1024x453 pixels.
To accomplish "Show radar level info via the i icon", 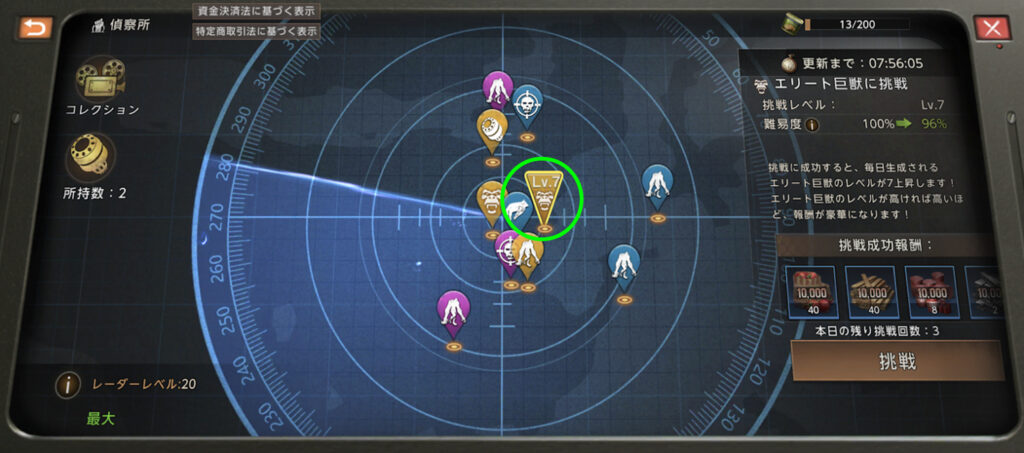I will [68, 385].
